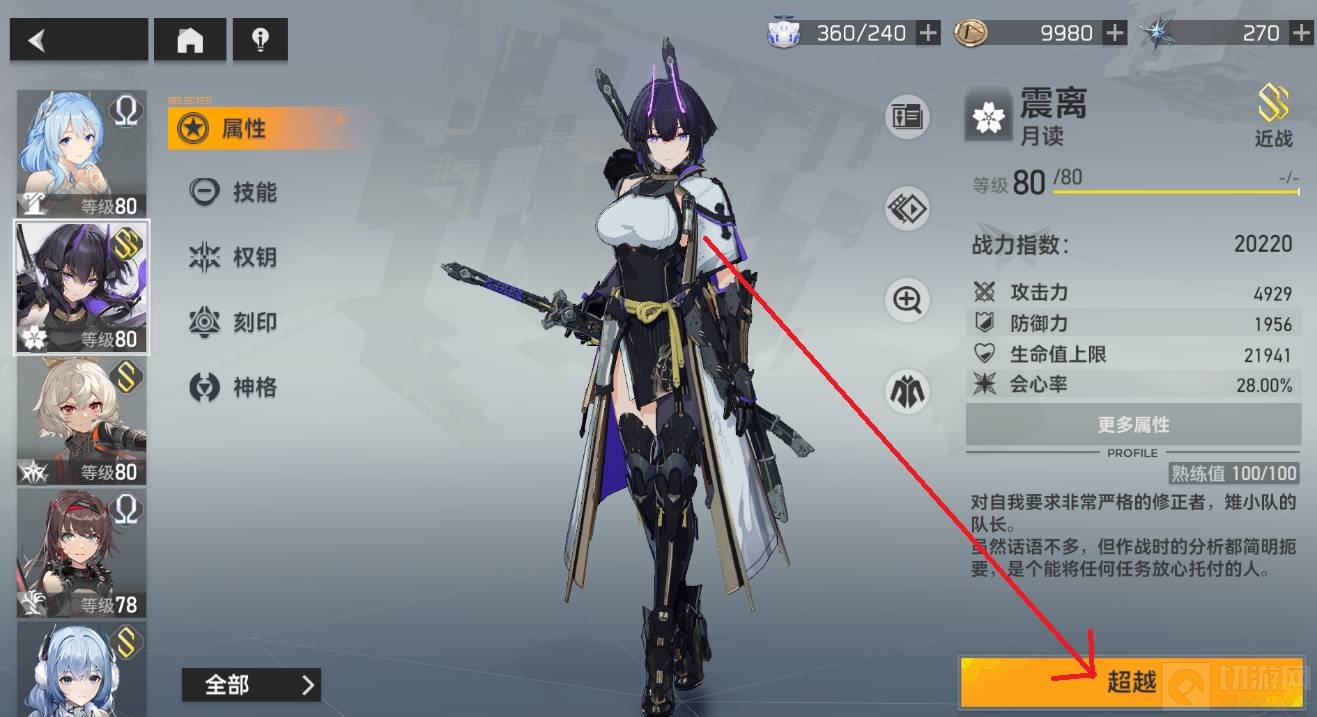
Task: Return to the home screen
Action: [x=190, y=40]
